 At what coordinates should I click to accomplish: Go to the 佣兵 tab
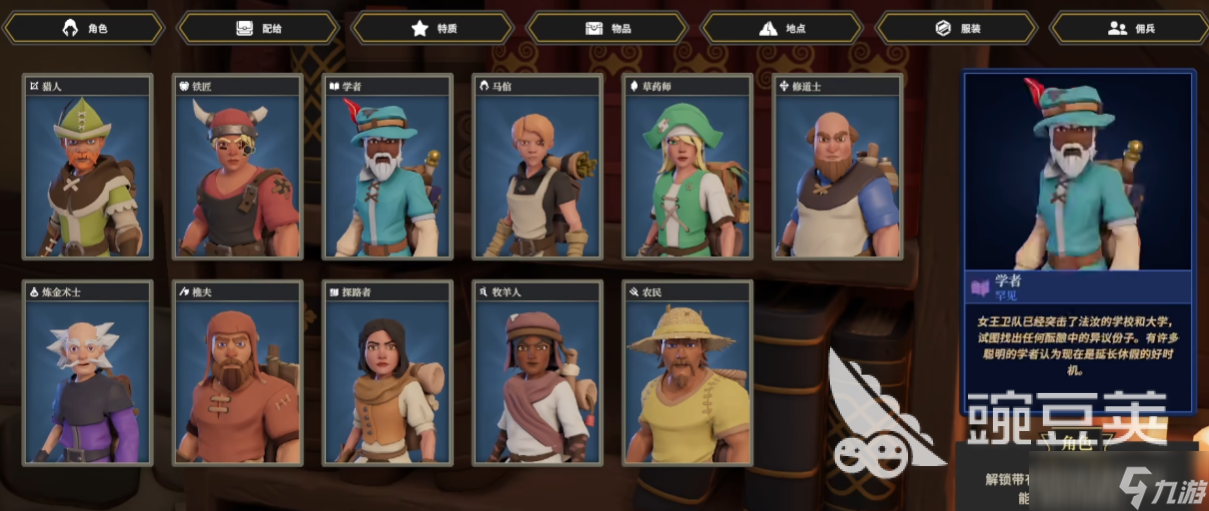[1130, 28]
